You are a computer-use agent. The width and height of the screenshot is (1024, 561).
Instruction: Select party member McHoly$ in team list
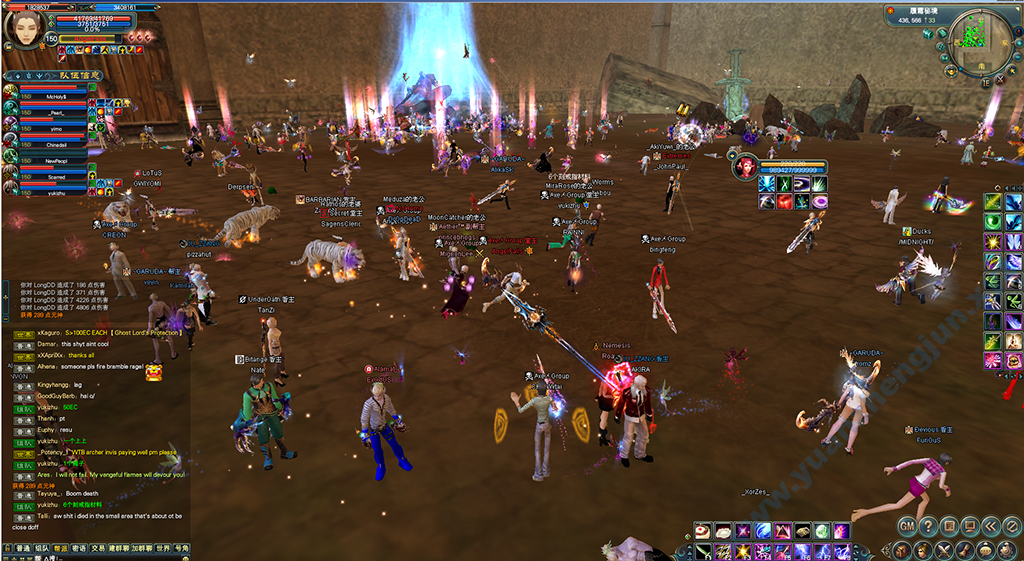click(56, 97)
